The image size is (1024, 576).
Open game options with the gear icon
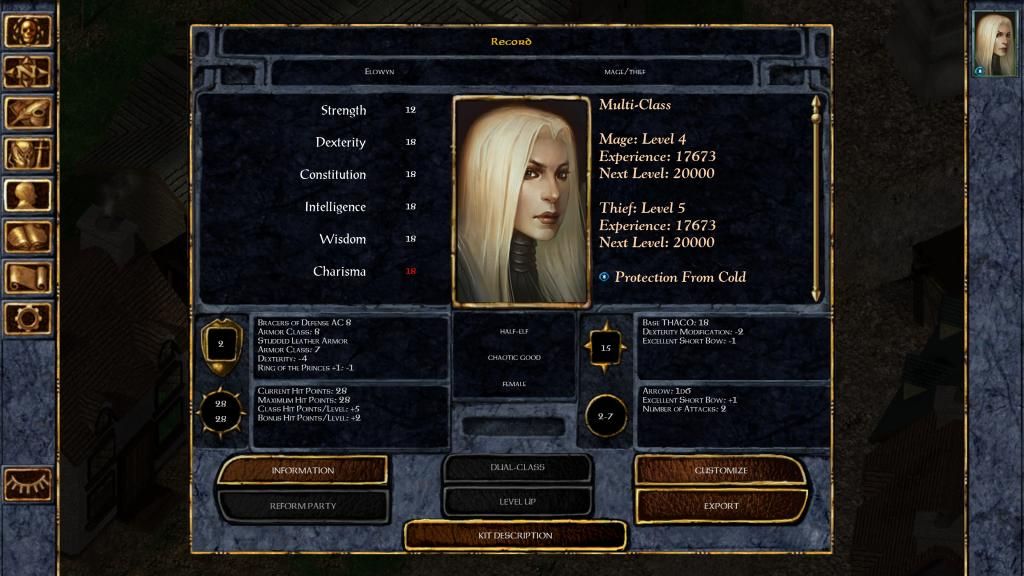[28, 319]
